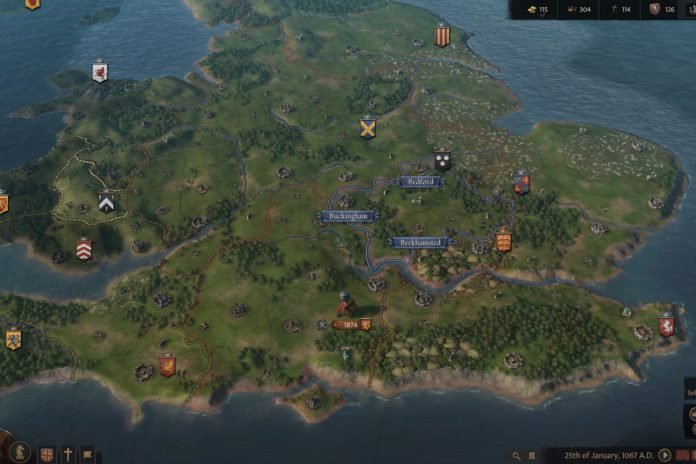Open the magnifying glass search
The image size is (696, 464).
click(517, 455)
